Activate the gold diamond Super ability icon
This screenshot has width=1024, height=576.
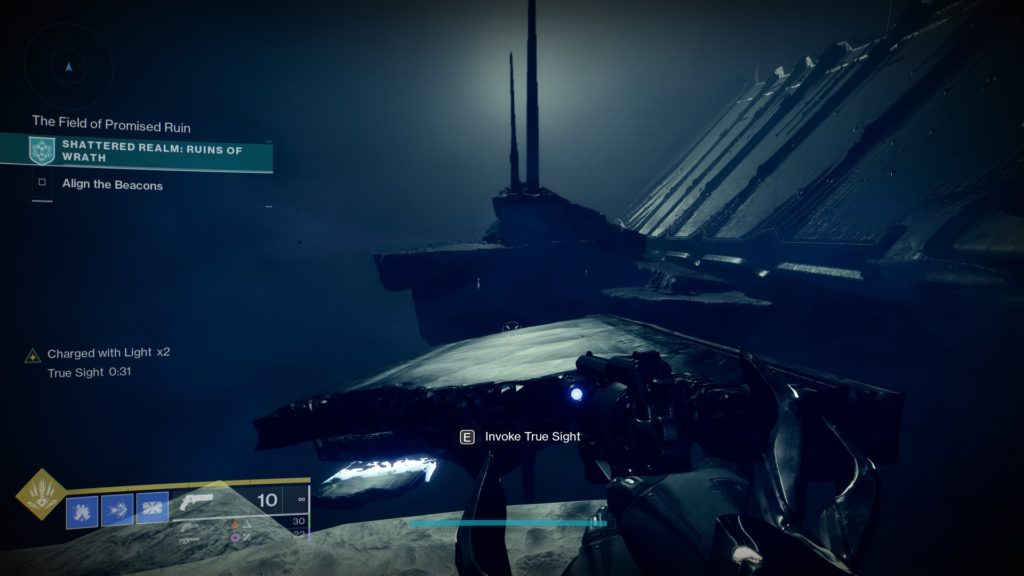tap(40, 494)
